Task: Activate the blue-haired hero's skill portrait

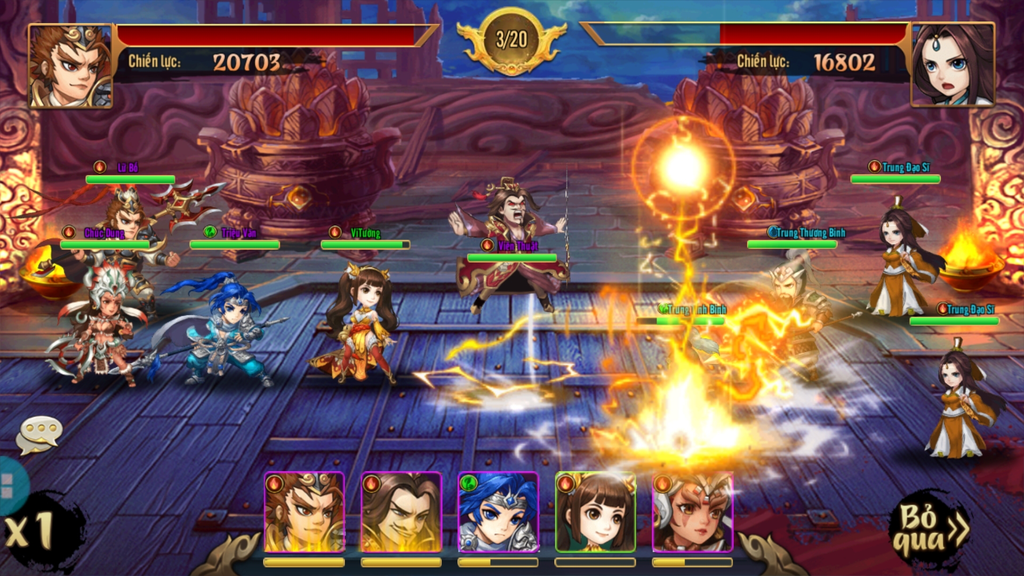Action: pyautogui.click(x=498, y=512)
